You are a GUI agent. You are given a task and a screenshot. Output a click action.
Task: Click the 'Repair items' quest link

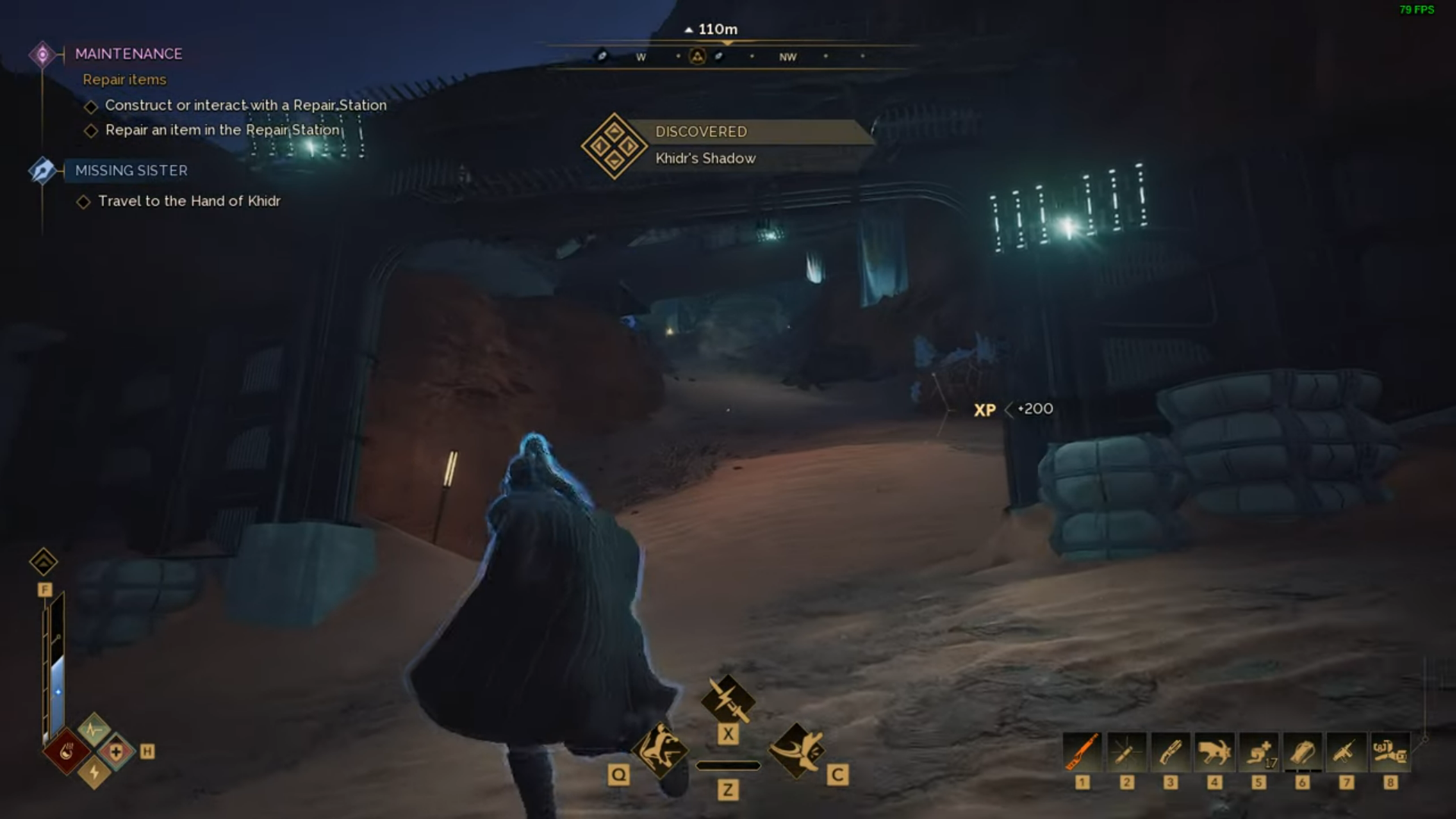click(x=124, y=79)
